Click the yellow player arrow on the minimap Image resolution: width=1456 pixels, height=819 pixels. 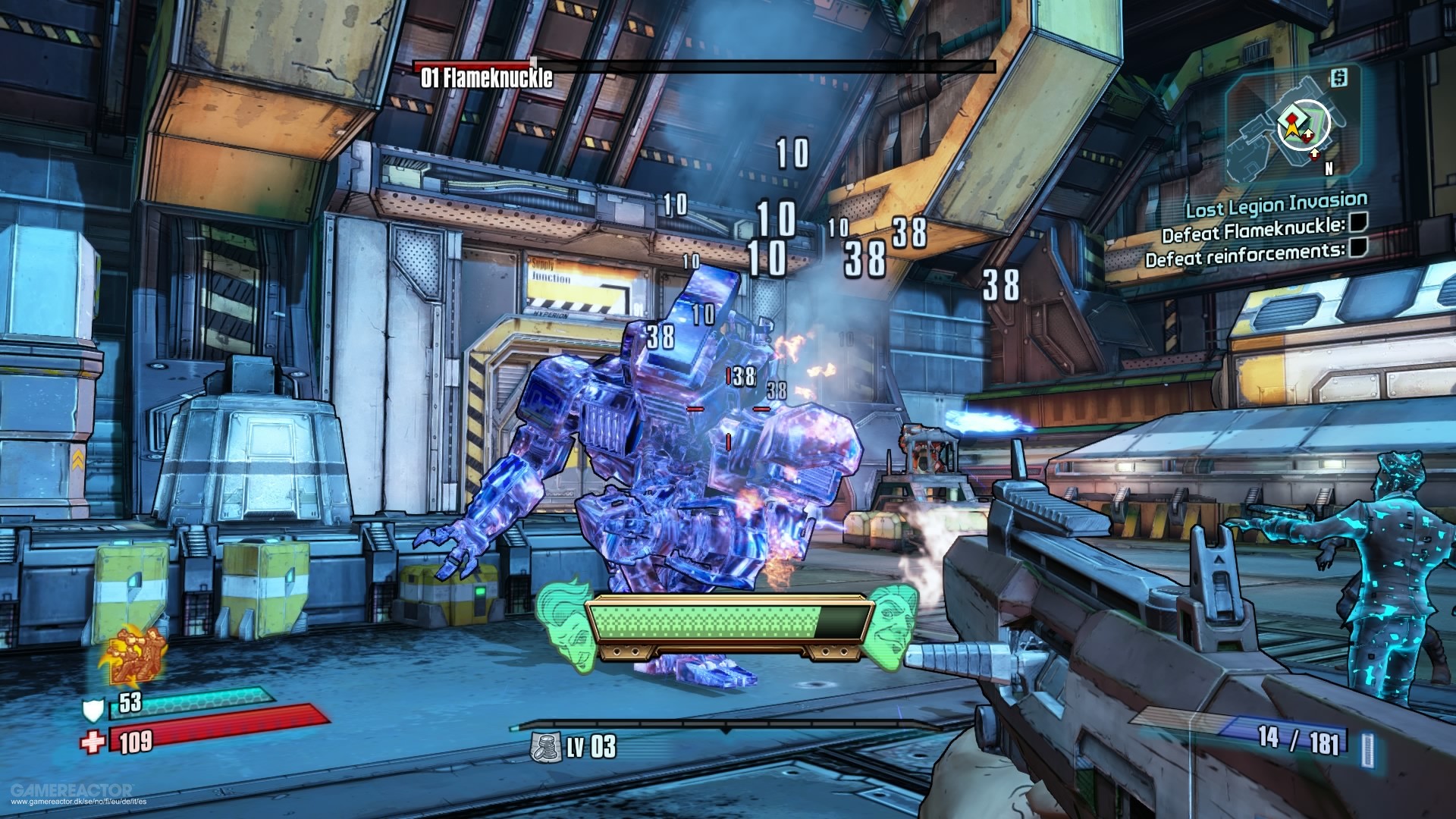pyautogui.click(x=1291, y=130)
